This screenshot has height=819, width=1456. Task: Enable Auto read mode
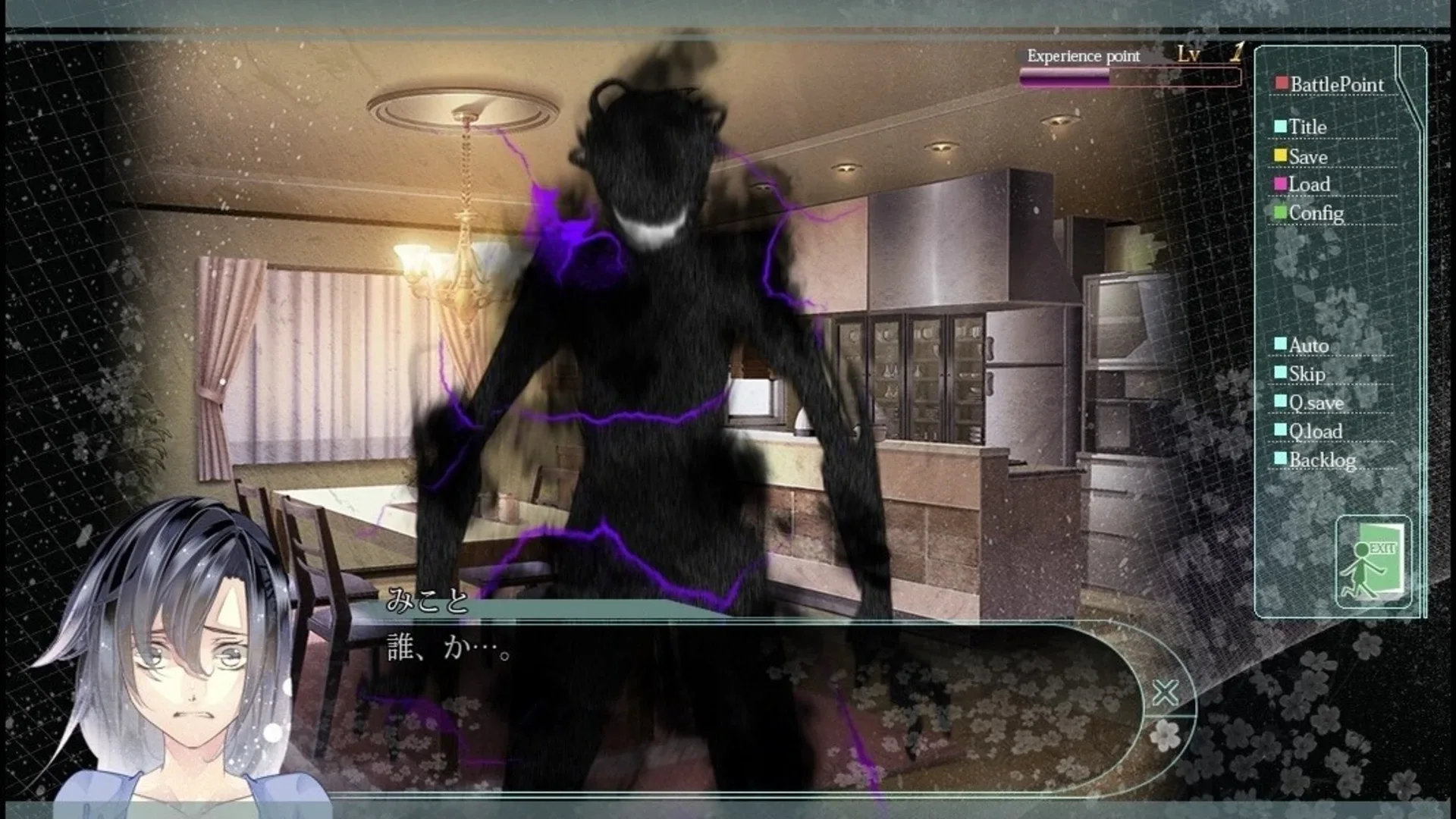click(1308, 344)
